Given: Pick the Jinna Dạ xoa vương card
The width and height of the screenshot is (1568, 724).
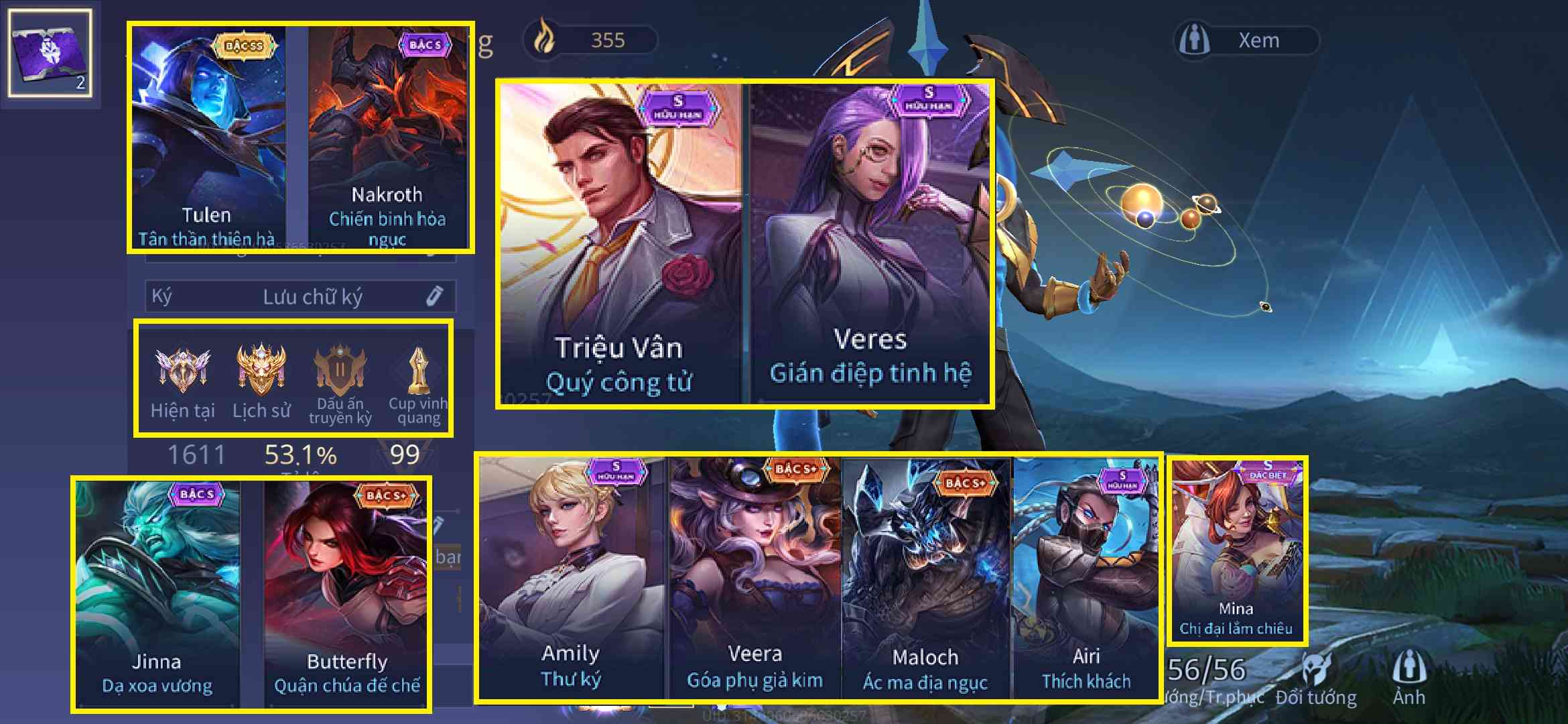Looking at the screenshot, I should coord(157,593).
